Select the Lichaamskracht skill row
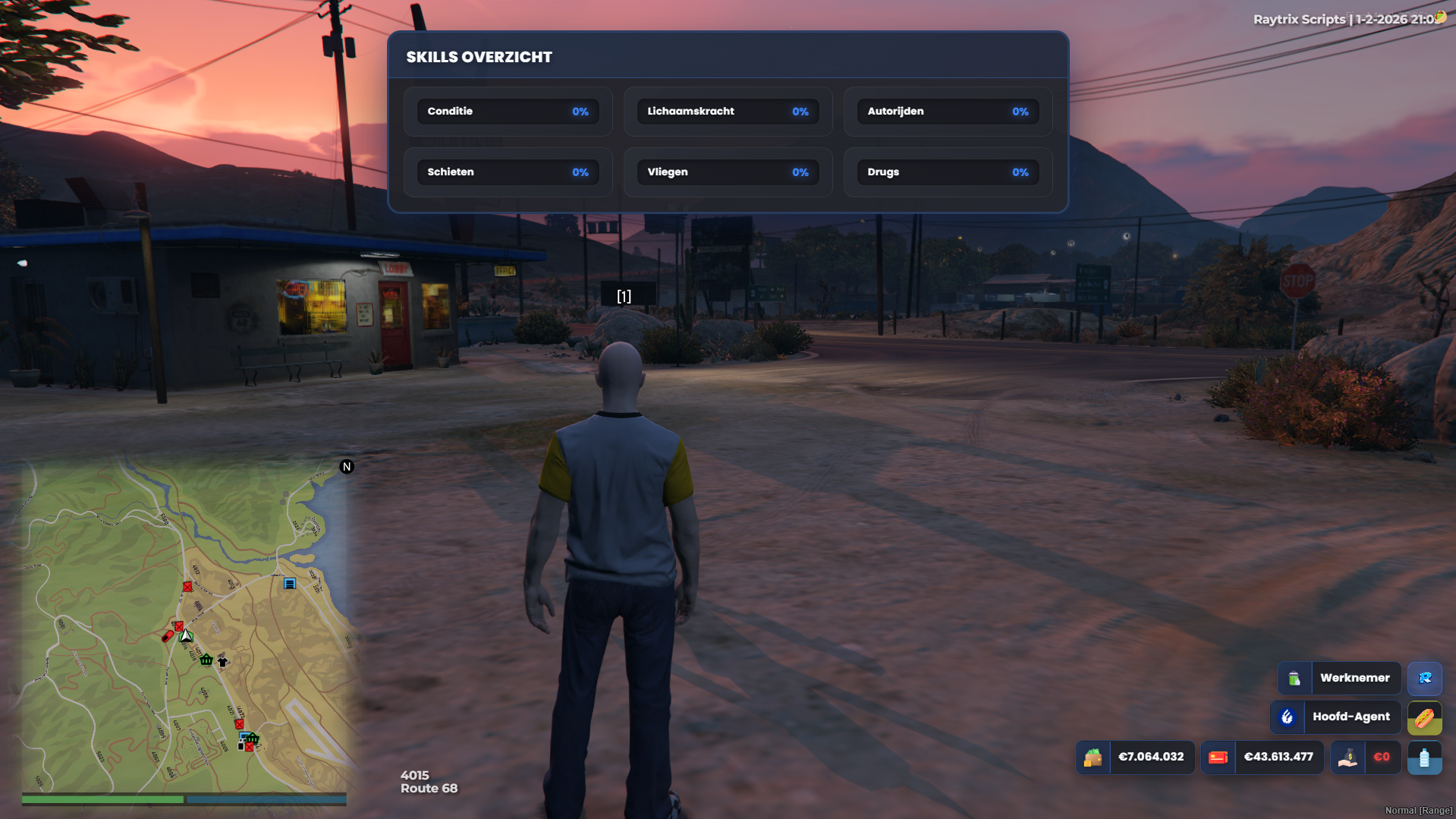Screen dimensions: 1456x819 [728, 112]
